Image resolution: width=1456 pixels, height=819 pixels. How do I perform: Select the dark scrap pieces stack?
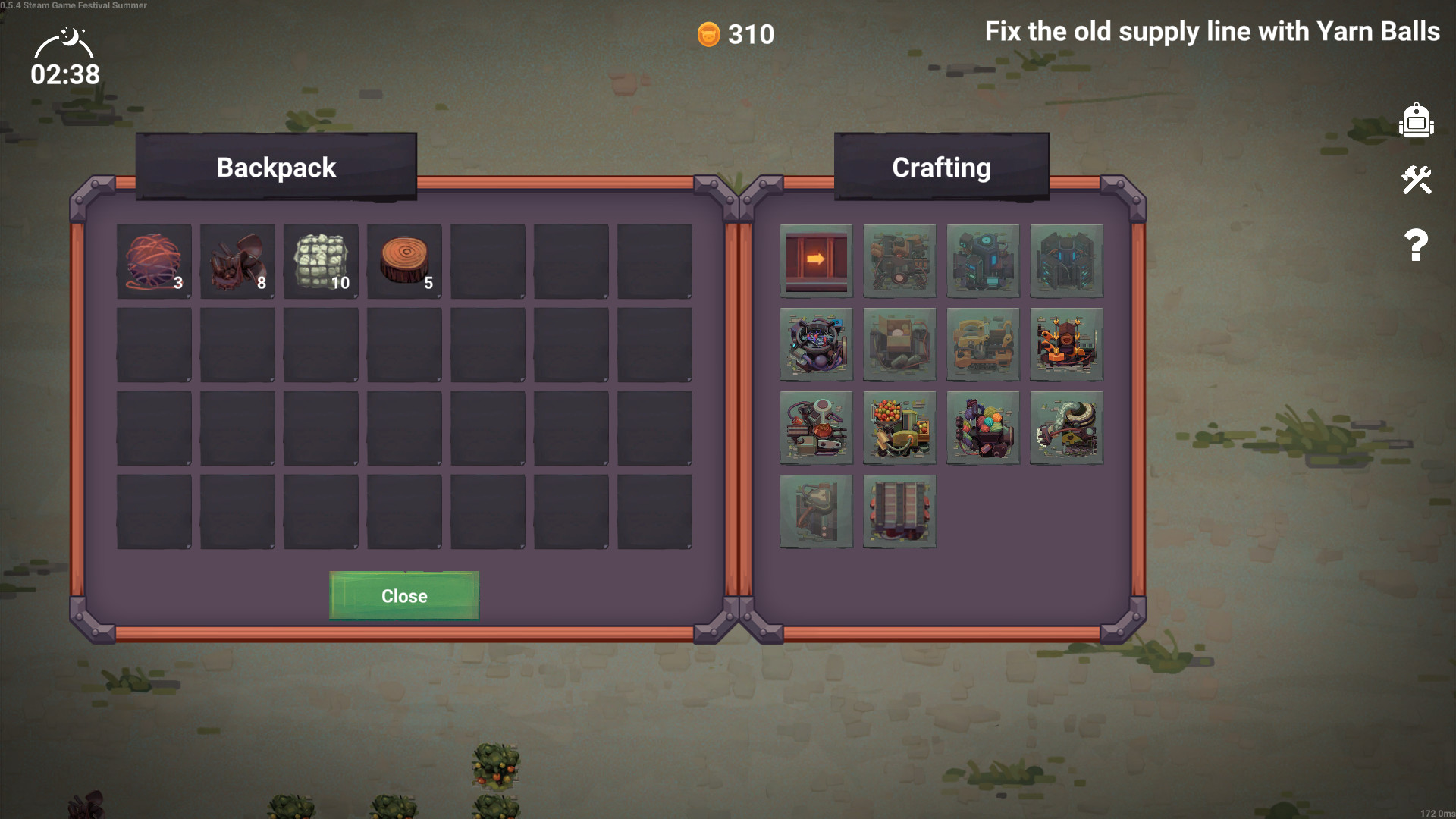(x=237, y=262)
